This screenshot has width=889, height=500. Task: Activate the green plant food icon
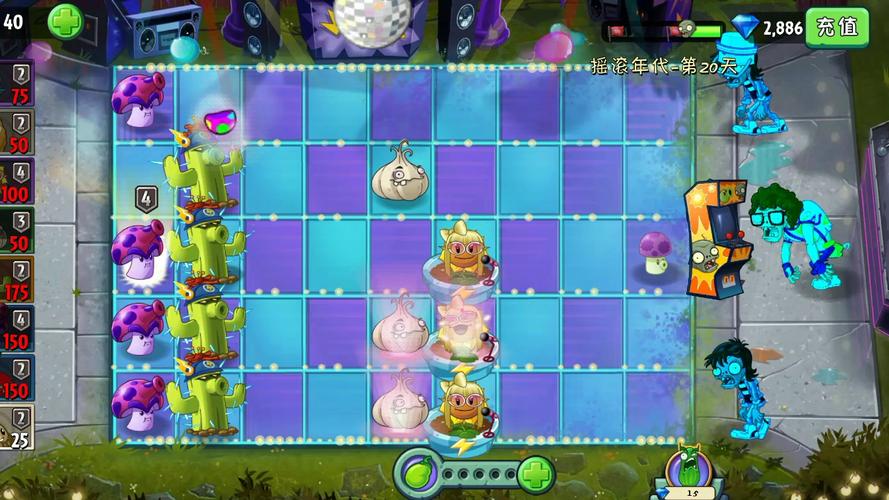418,470
